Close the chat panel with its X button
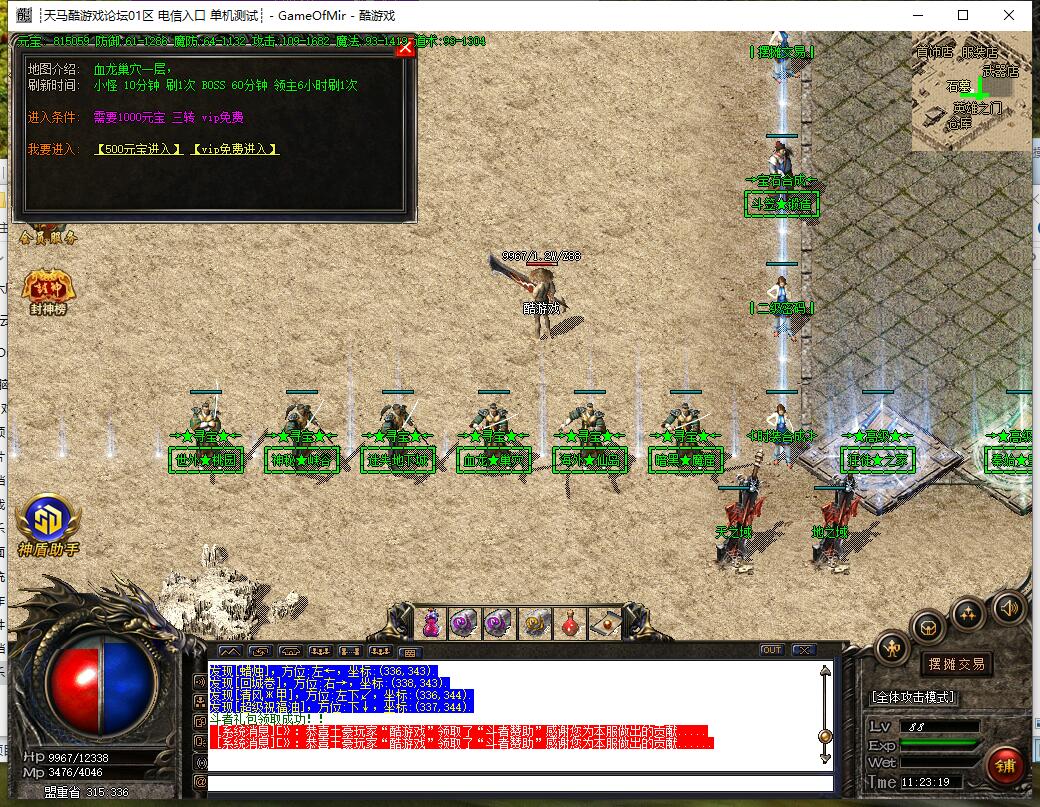Image resolution: width=1040 pixels, height=807 pixels. coord(802,650)
